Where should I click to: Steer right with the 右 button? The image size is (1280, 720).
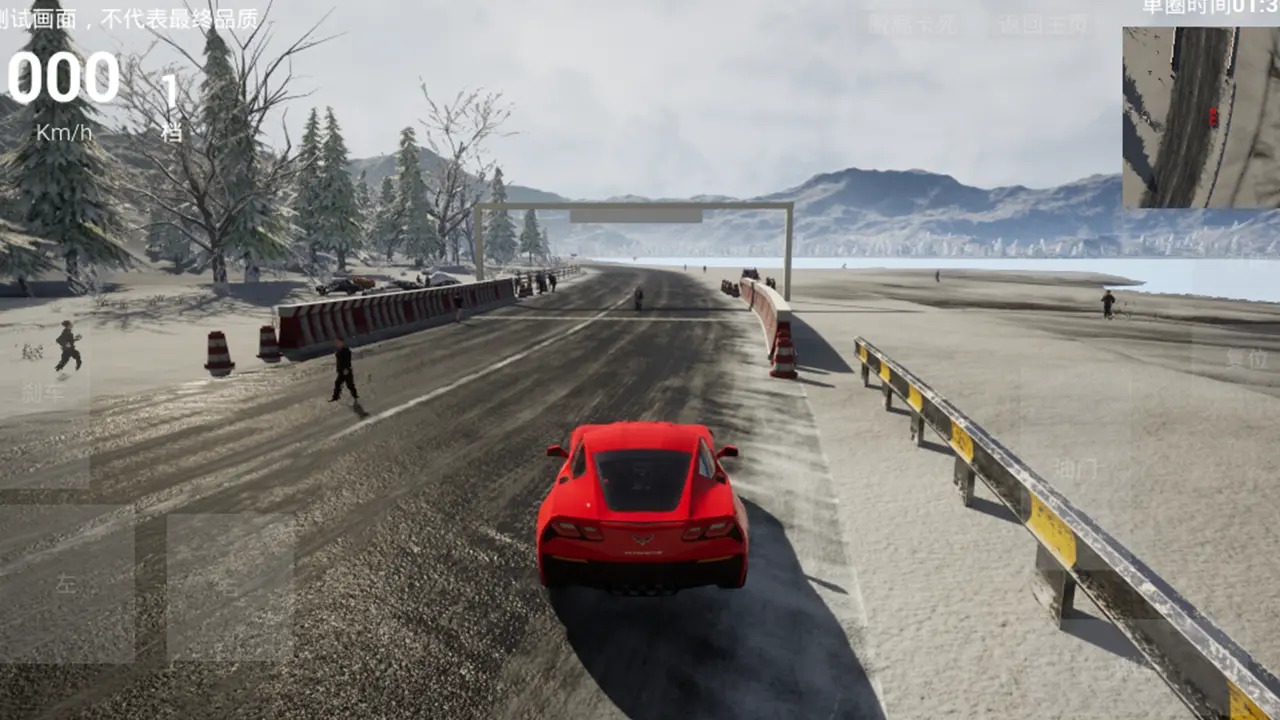coord(230,587)
